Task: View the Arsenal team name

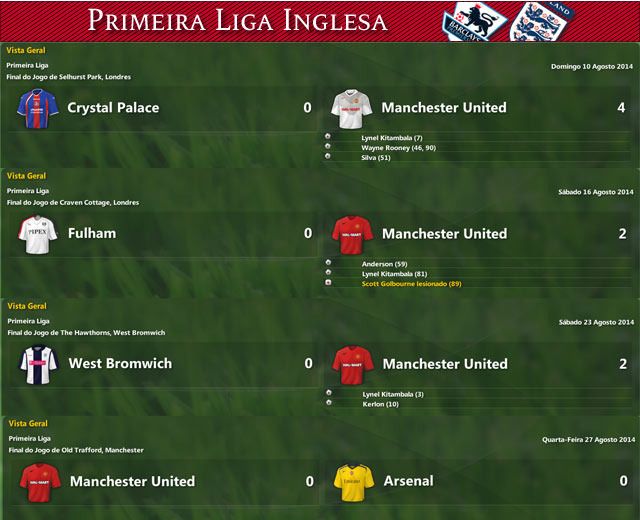Action: click(x=408, y=481)
